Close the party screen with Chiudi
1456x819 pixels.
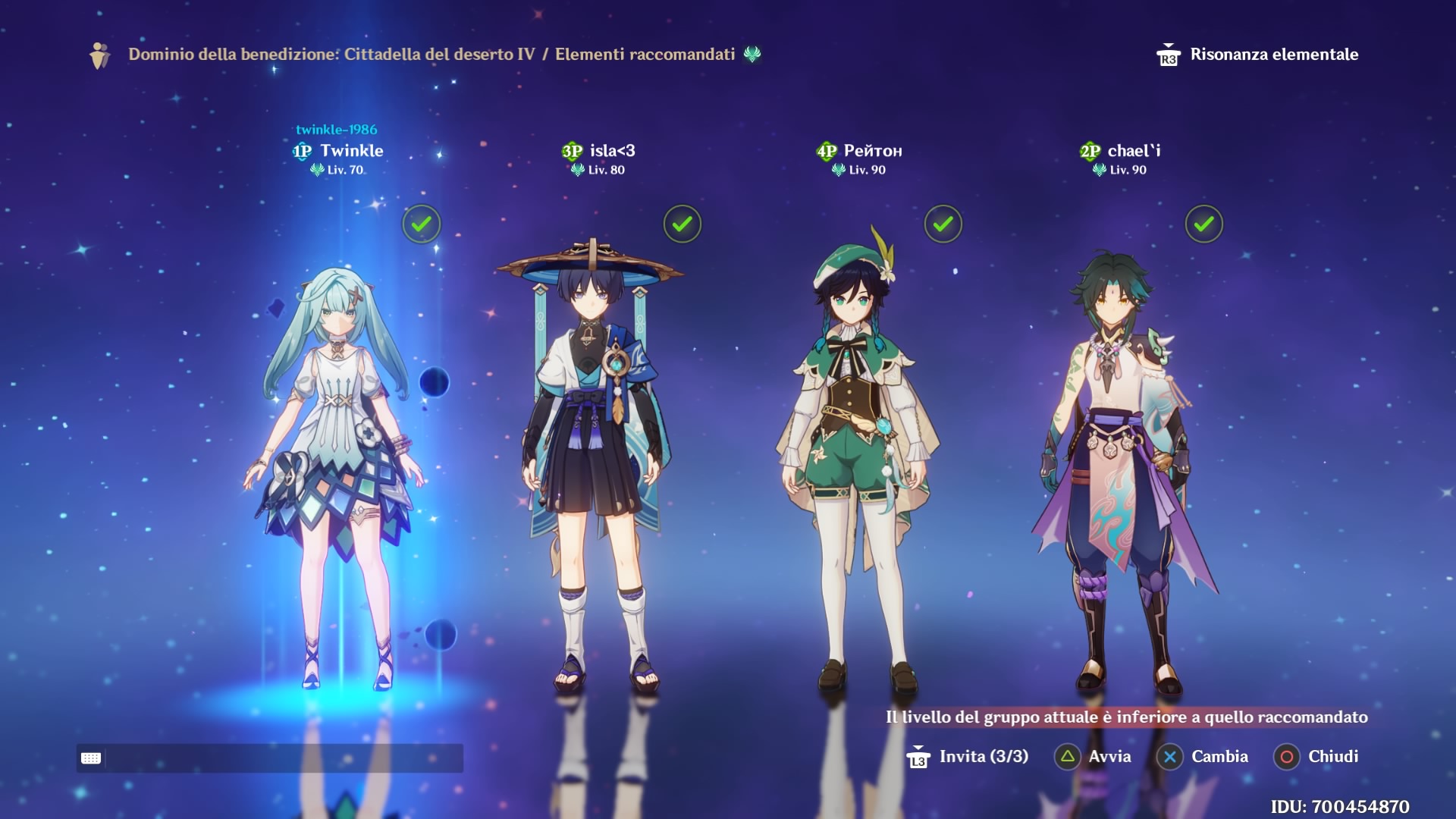coord(1316,757)
